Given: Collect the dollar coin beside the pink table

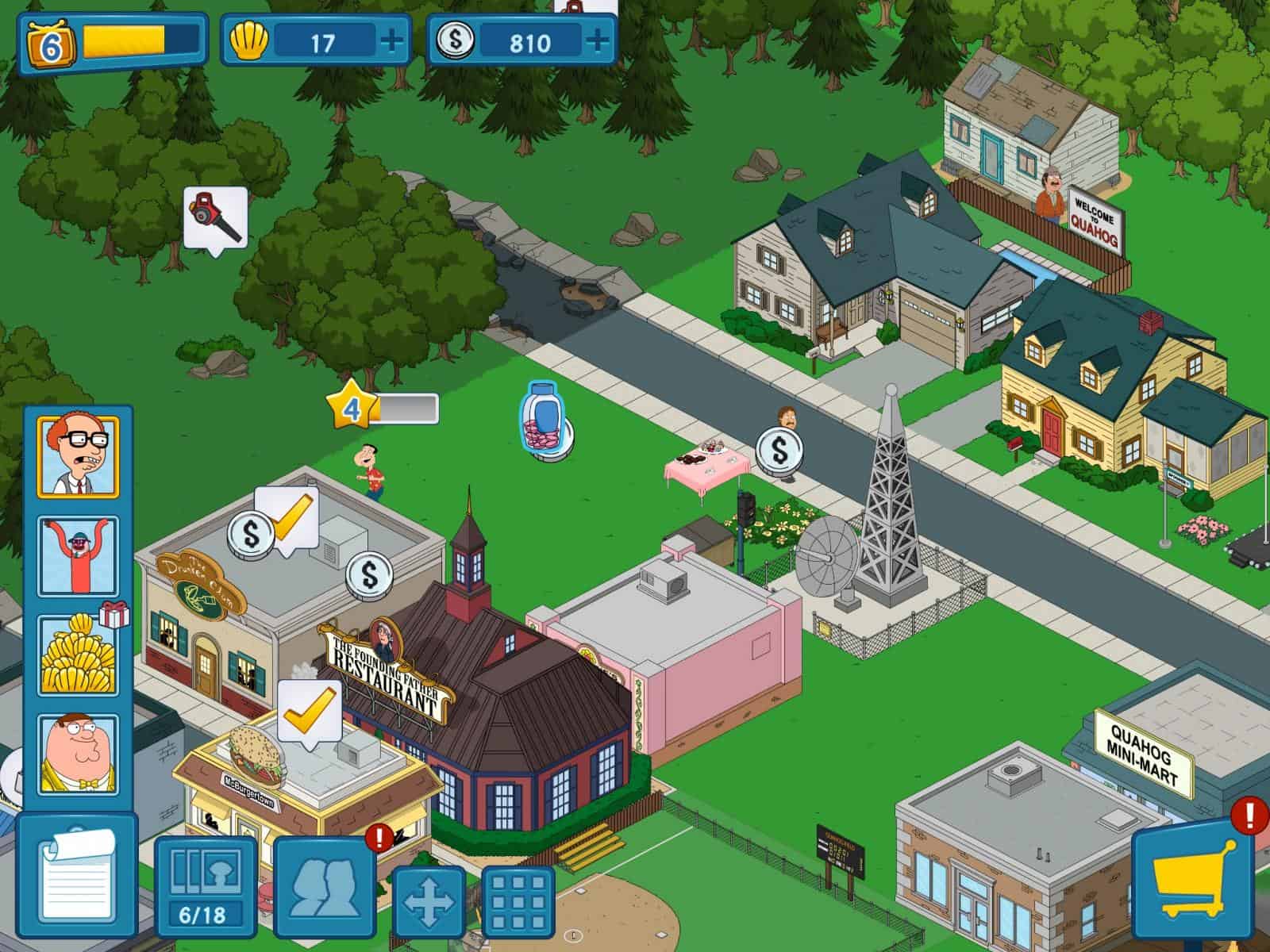Looking at the screenshot, I should (x=779, y=452).
